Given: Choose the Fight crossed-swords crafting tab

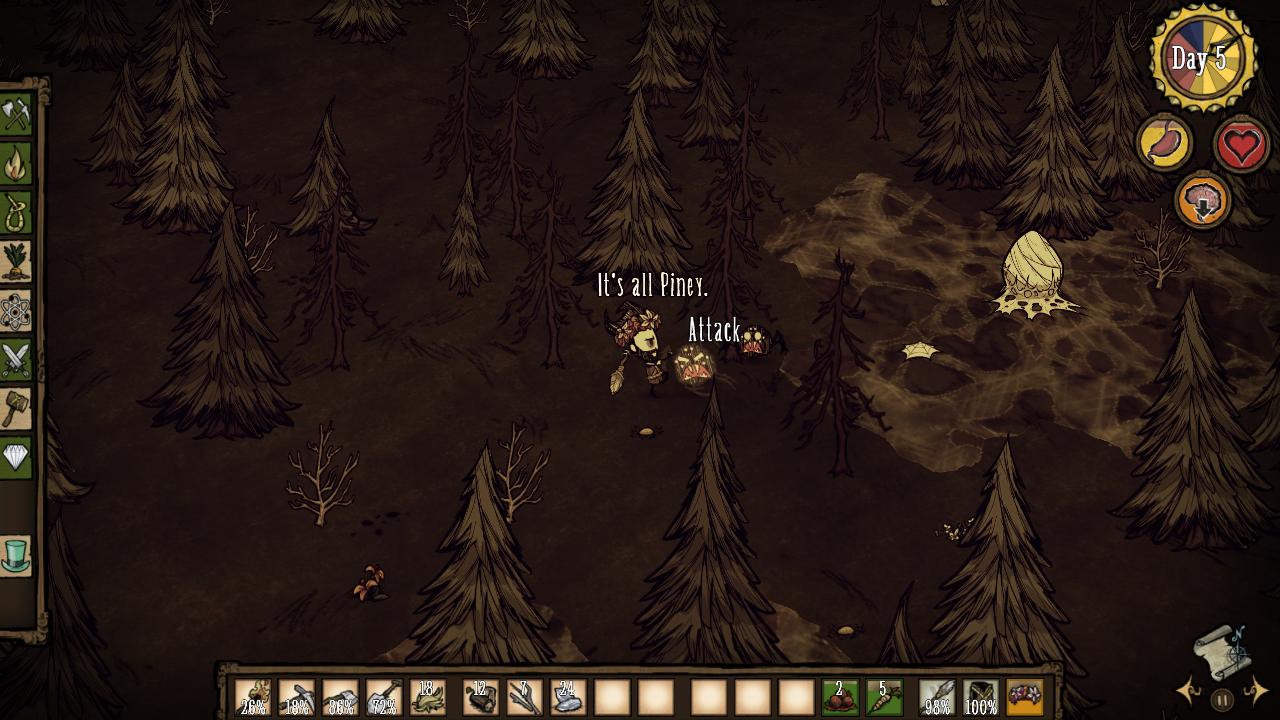Looking at the screenshot, I should 16,360.
